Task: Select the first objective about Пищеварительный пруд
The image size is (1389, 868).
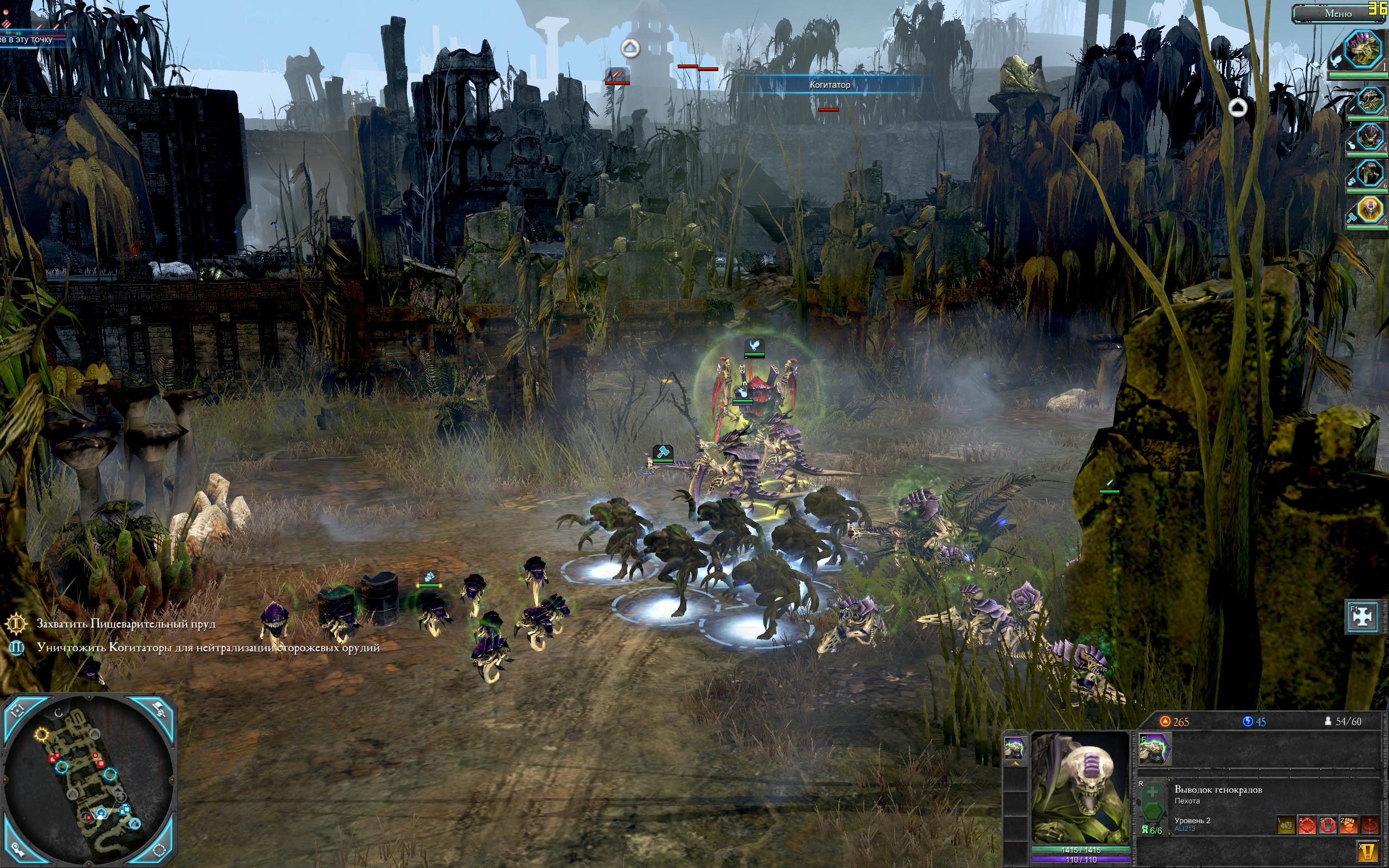Action: point(126,623)
